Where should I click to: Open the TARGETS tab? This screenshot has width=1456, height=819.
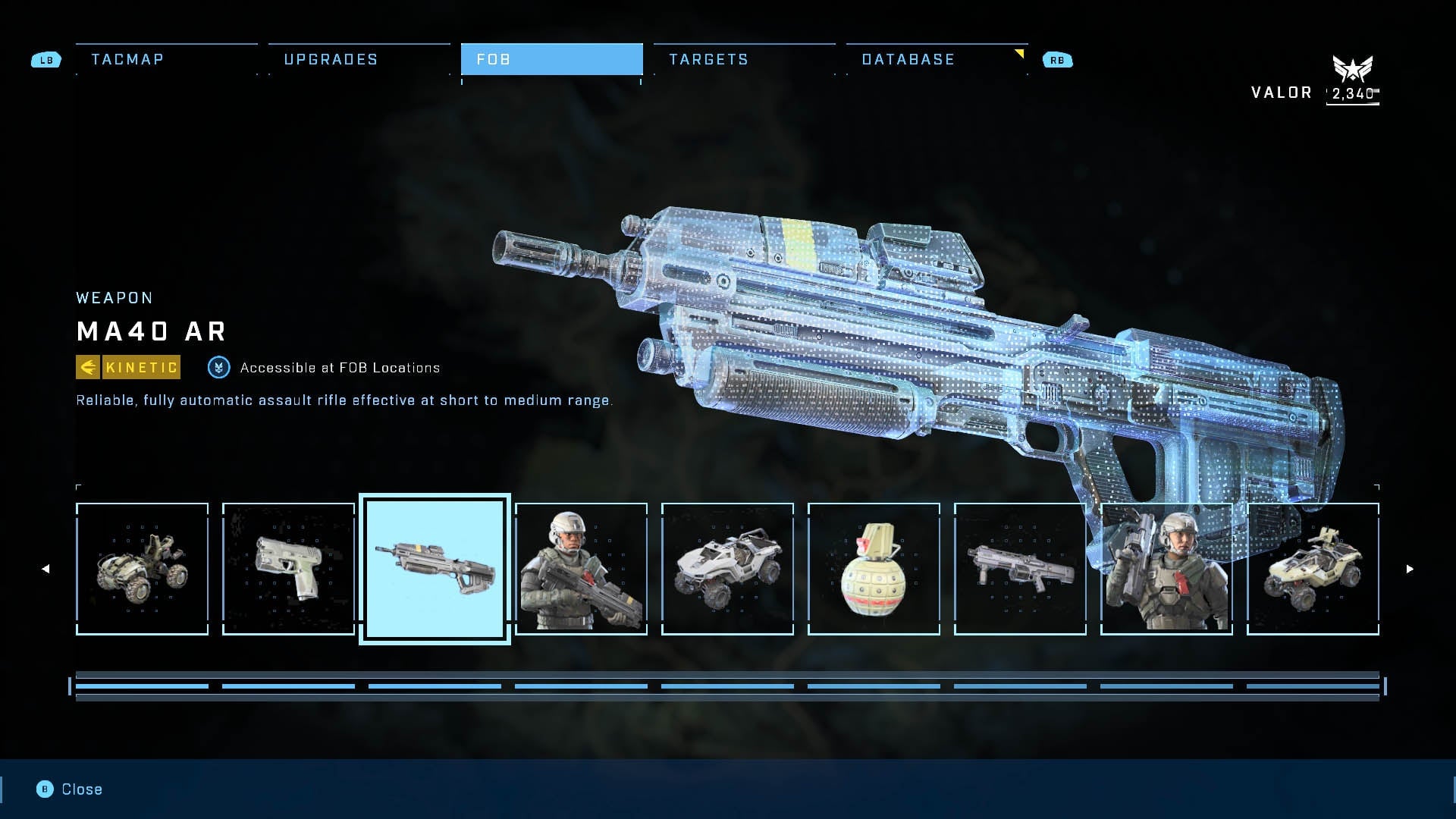(x=708, y=59)
